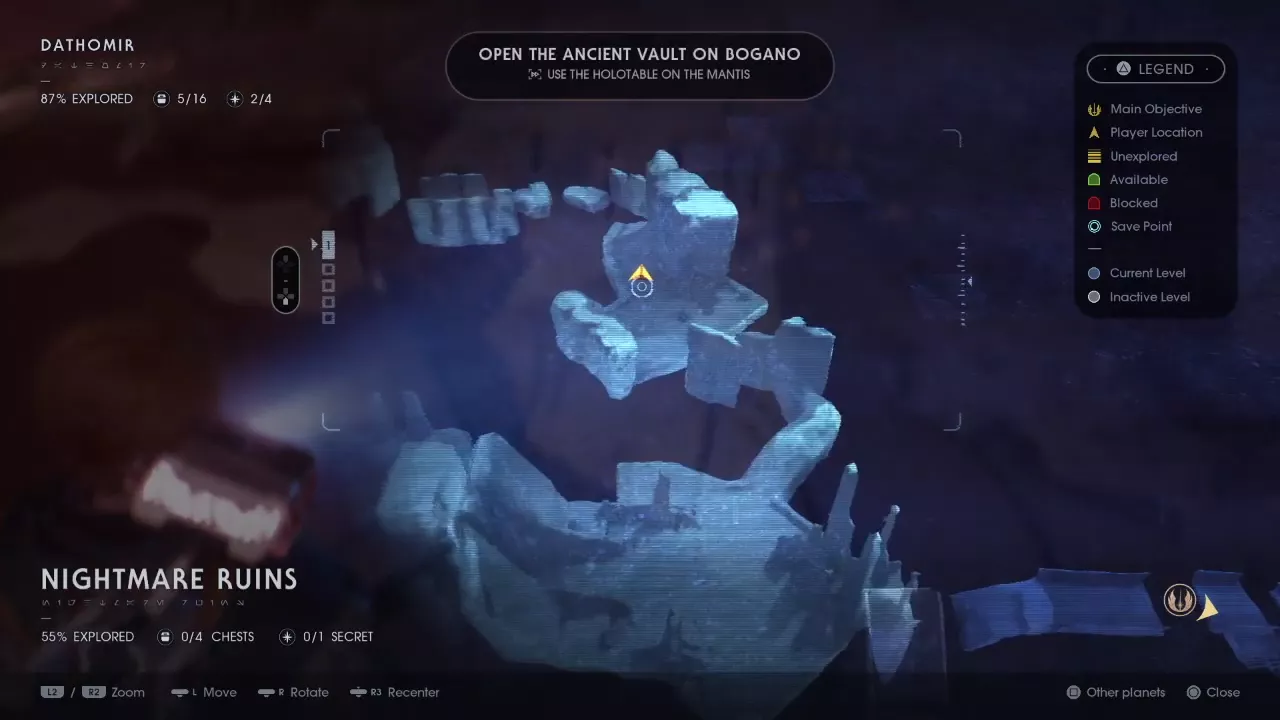
Task: Click the main objective marker on map
Action: pyautogui.click(x=1180, y=600)
